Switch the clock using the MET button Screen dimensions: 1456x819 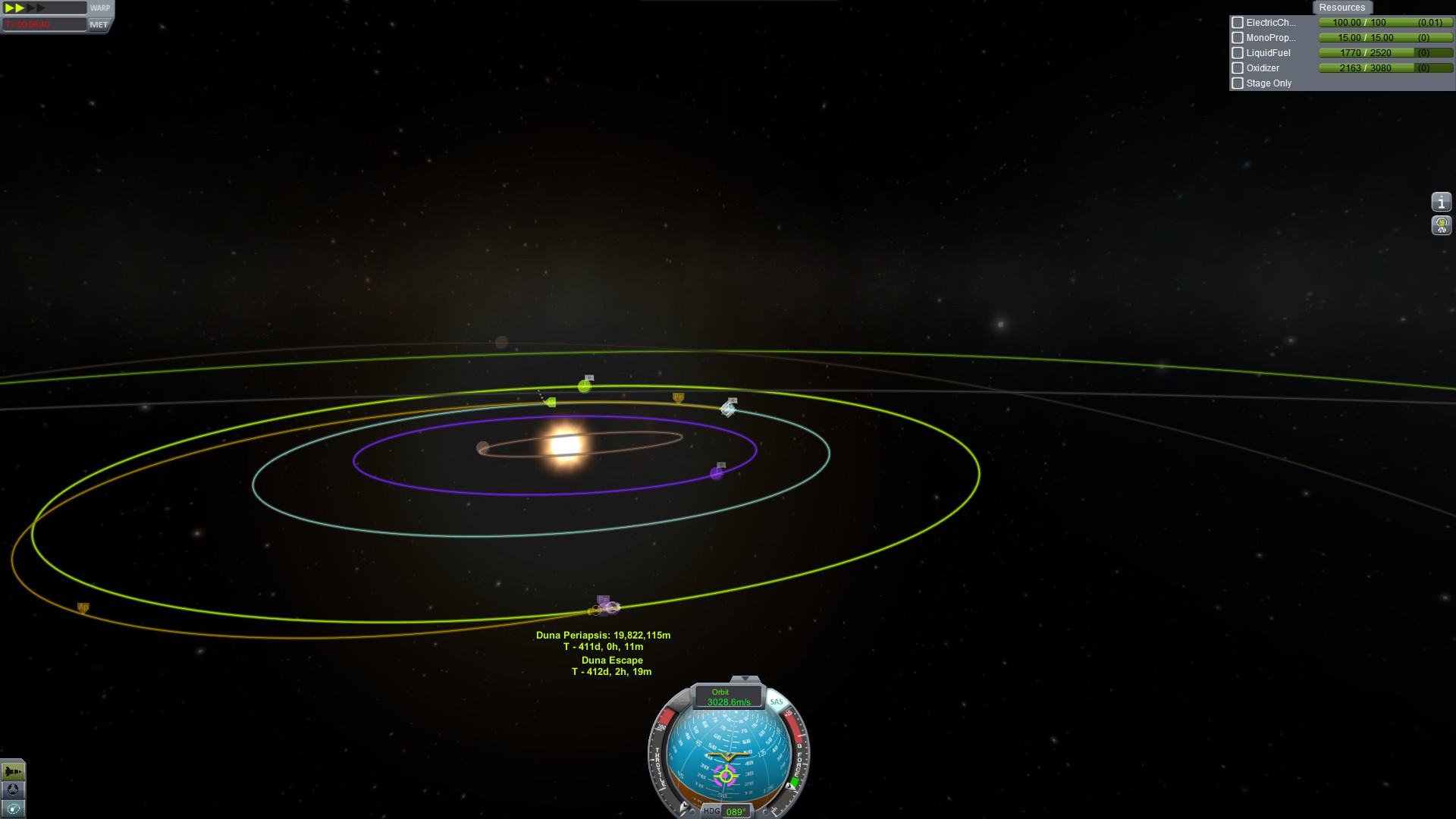pos(99,24)
